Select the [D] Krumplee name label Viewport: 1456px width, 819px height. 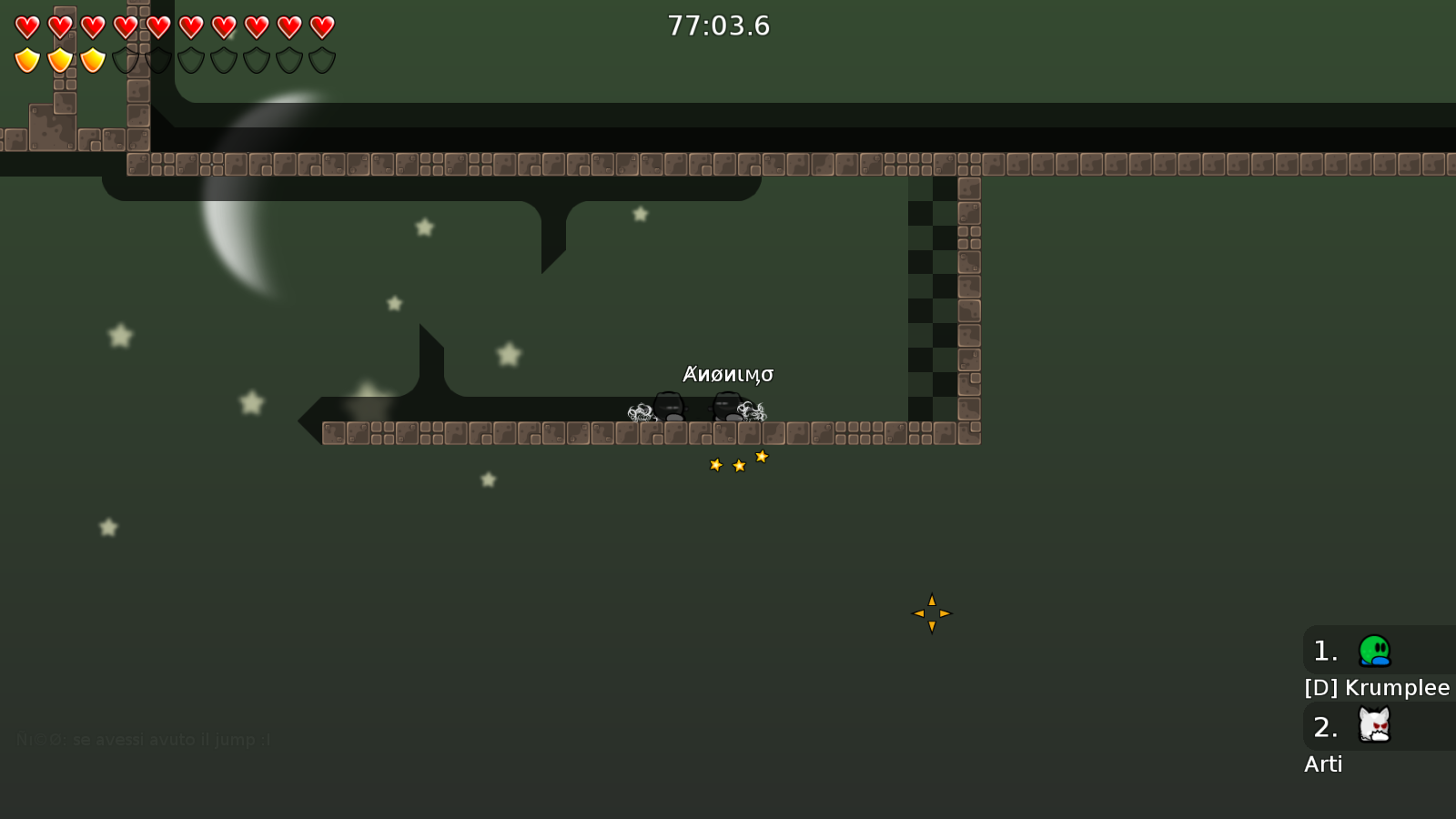pyautogui.click(x=1376, y=688)
